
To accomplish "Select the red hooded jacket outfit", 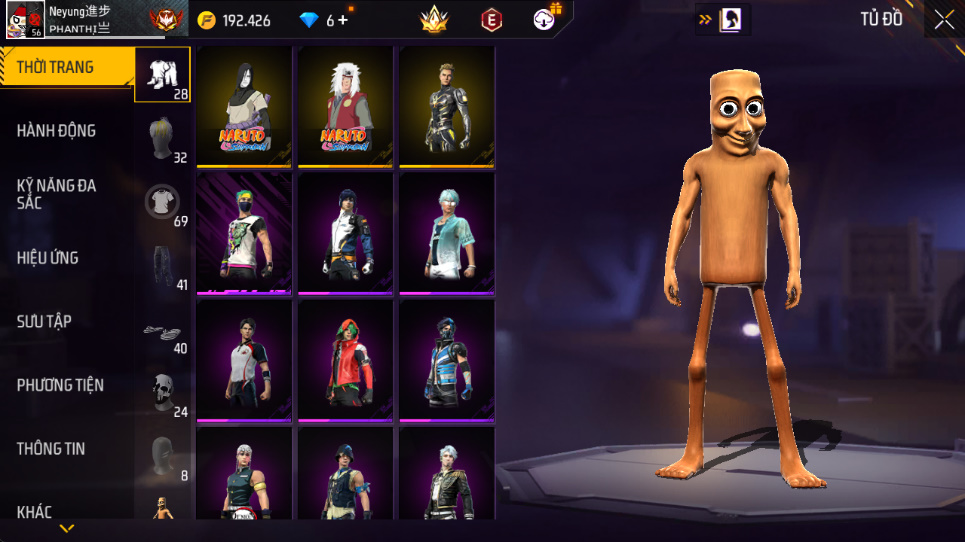I will click(x=346, y=359).
